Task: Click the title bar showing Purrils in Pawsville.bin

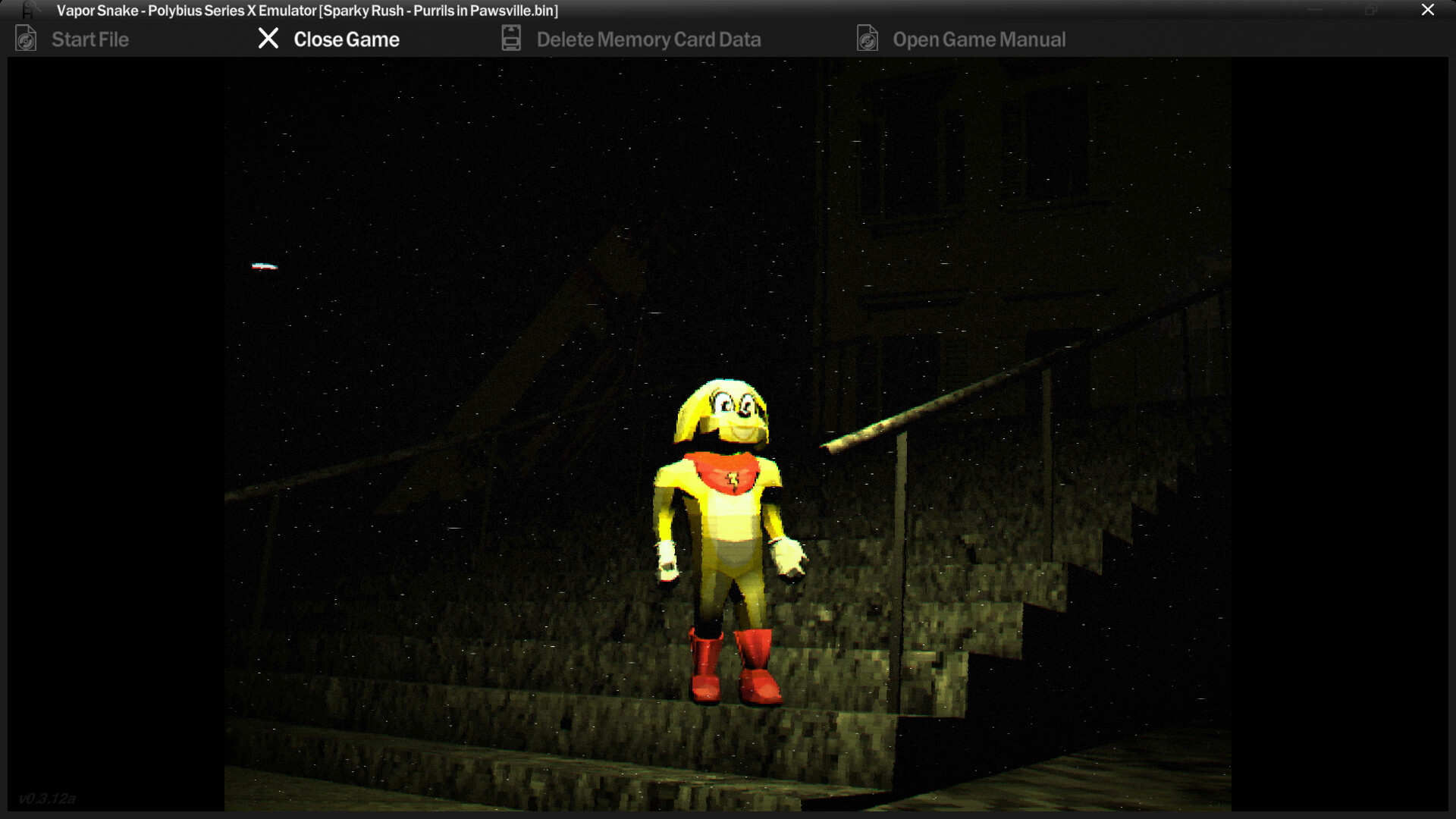Action: [x=303, y=11]
